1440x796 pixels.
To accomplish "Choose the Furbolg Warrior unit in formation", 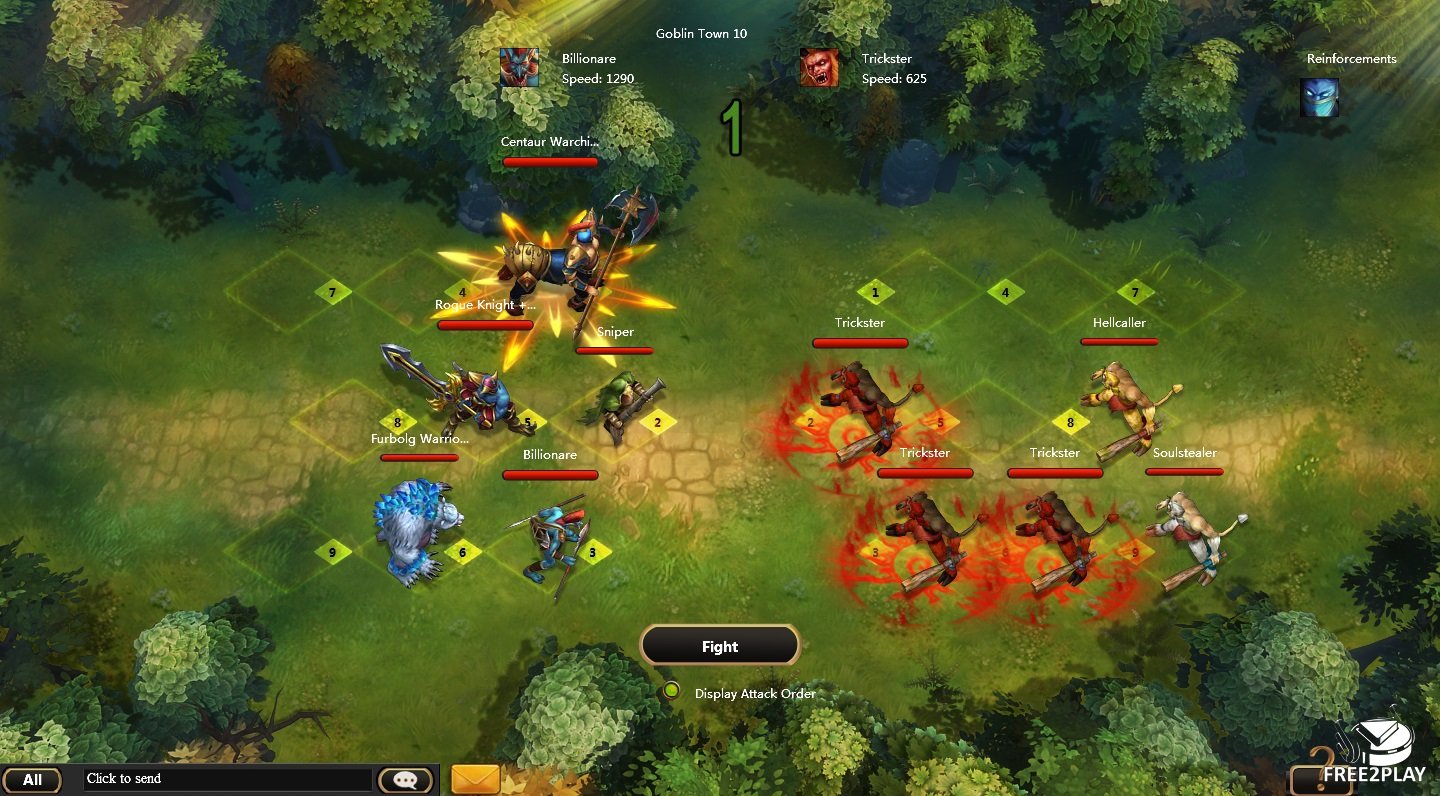I will pos(415,530).
